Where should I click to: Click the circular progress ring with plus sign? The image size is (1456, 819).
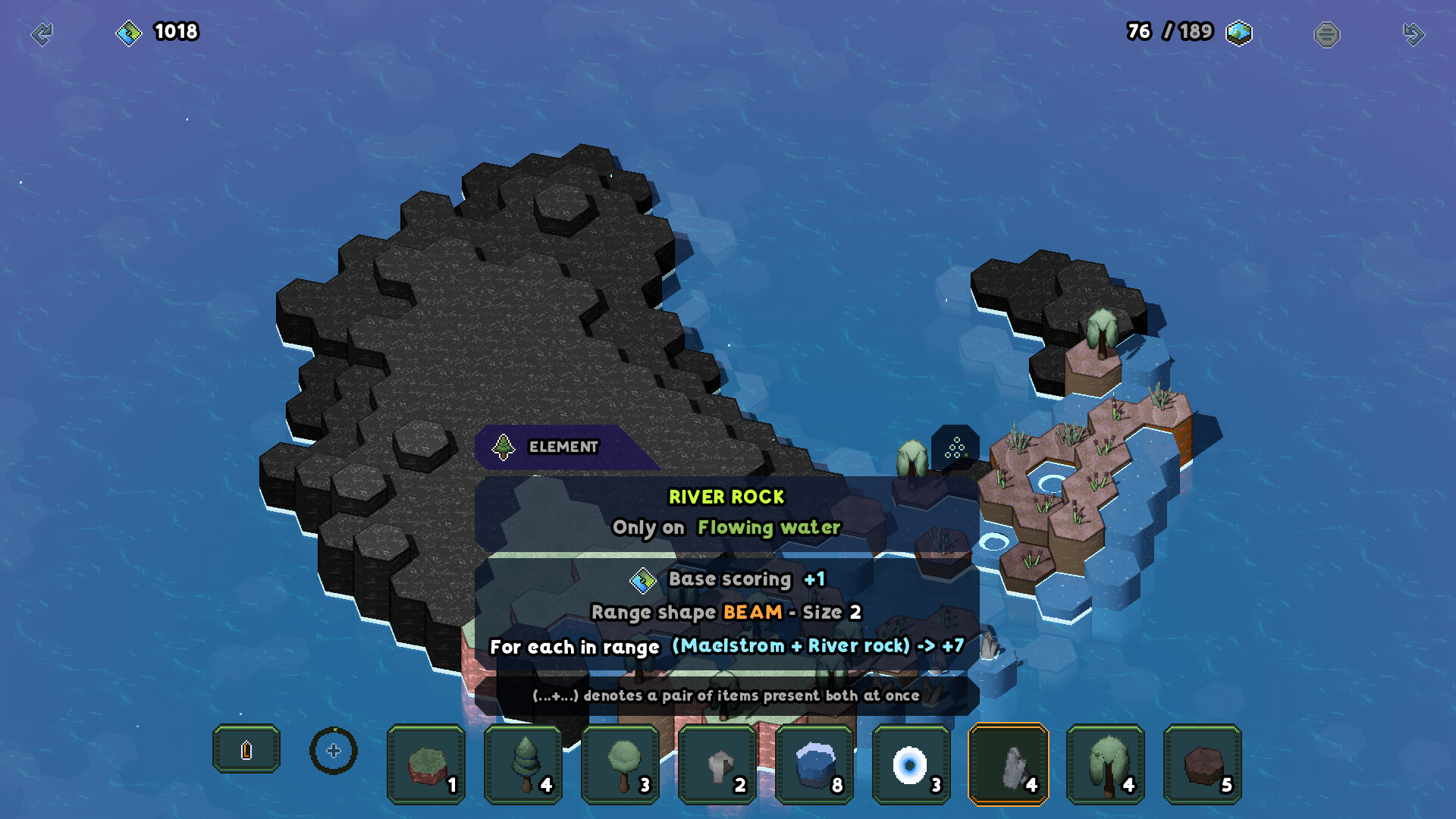(x=334, y=751)
